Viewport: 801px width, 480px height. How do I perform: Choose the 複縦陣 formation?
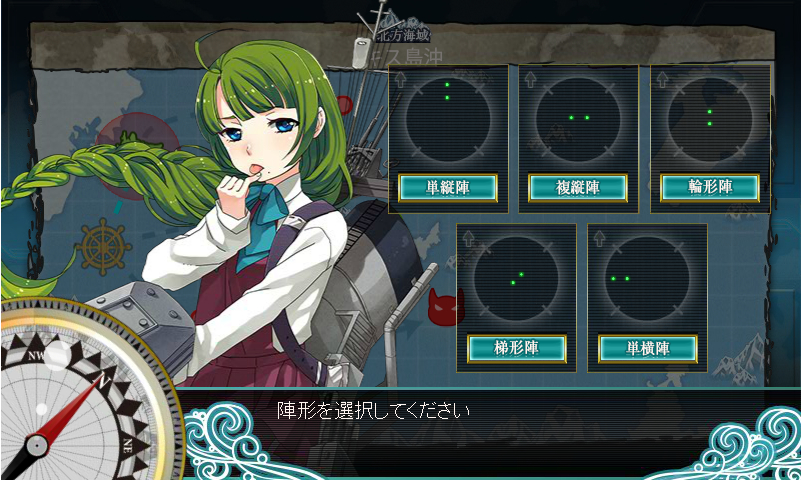coord(577,187)
